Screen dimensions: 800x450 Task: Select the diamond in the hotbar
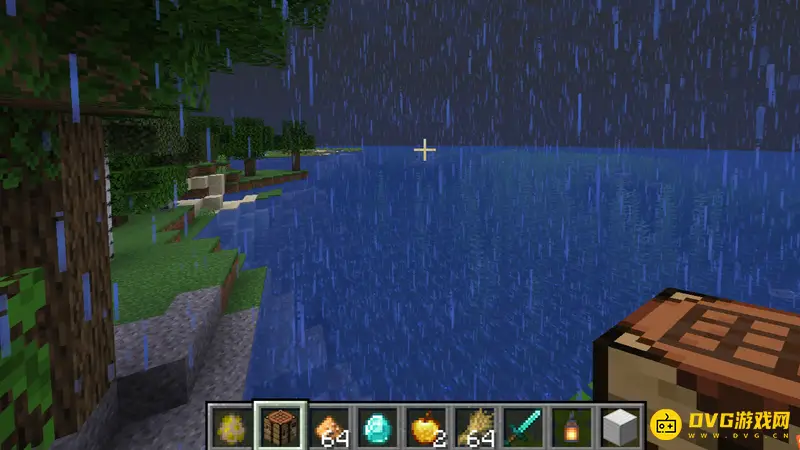pos(377,427)
